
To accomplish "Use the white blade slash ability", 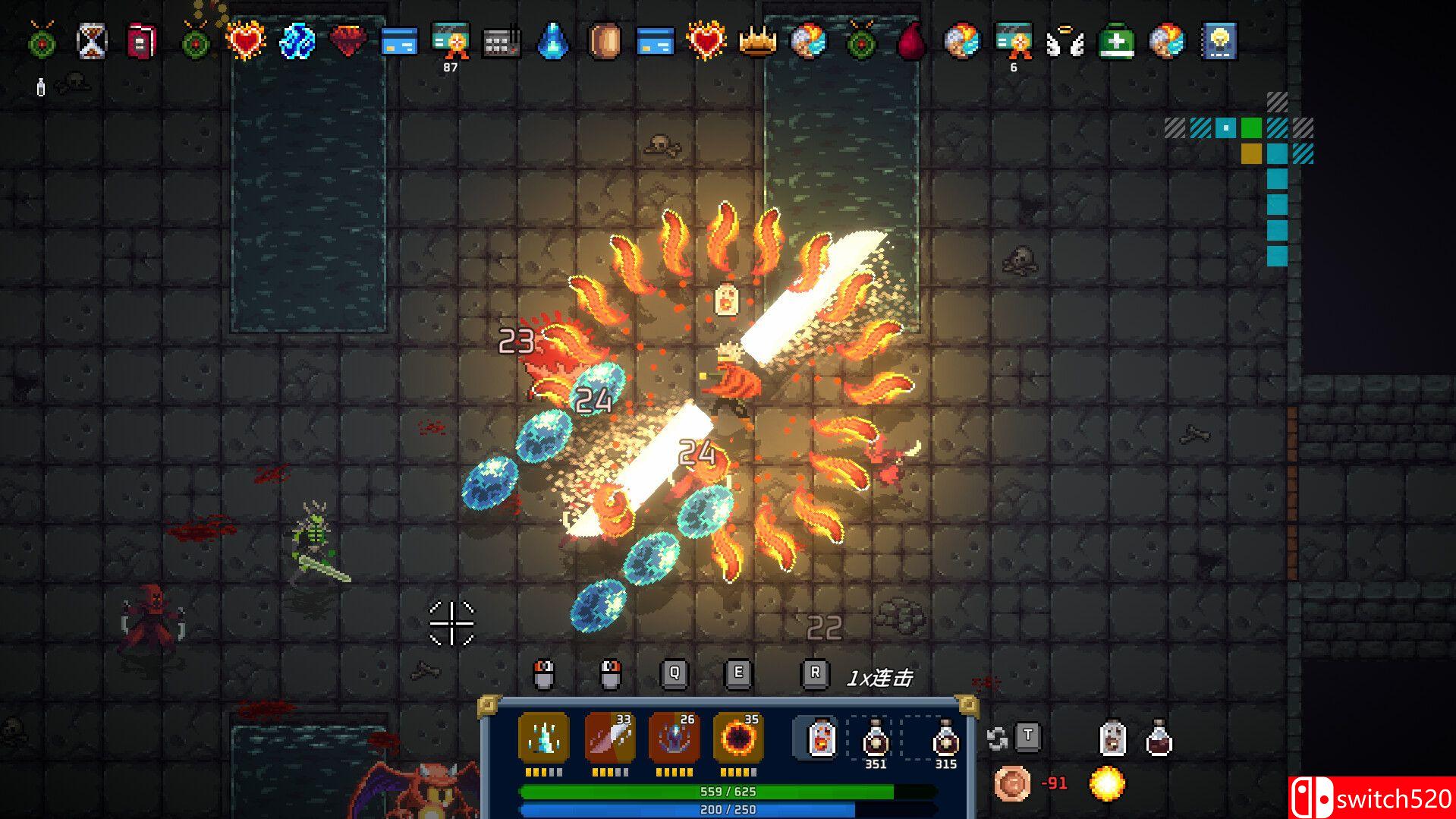I will click(x=610, y=737).
